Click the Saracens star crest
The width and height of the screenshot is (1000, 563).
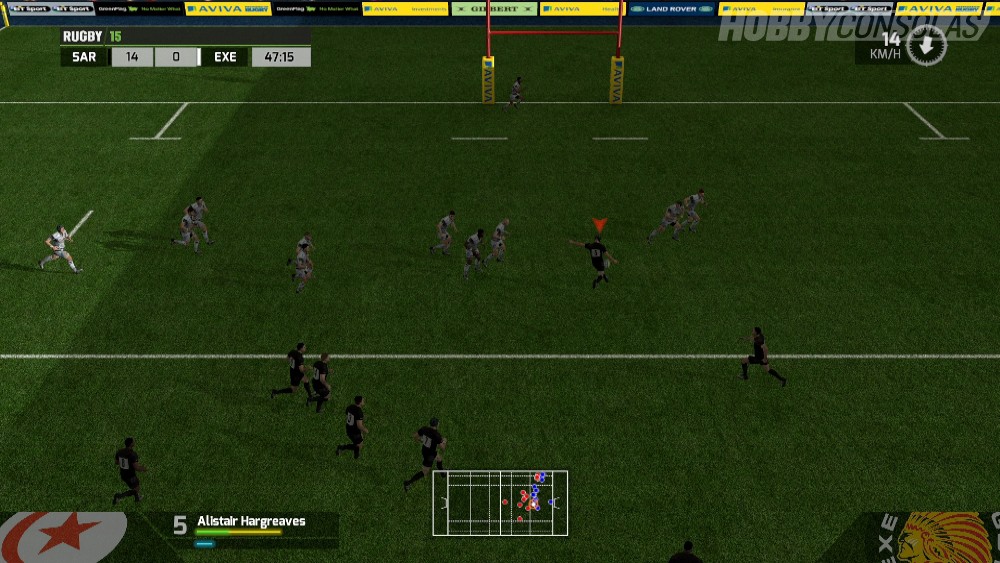pos(62,537)
